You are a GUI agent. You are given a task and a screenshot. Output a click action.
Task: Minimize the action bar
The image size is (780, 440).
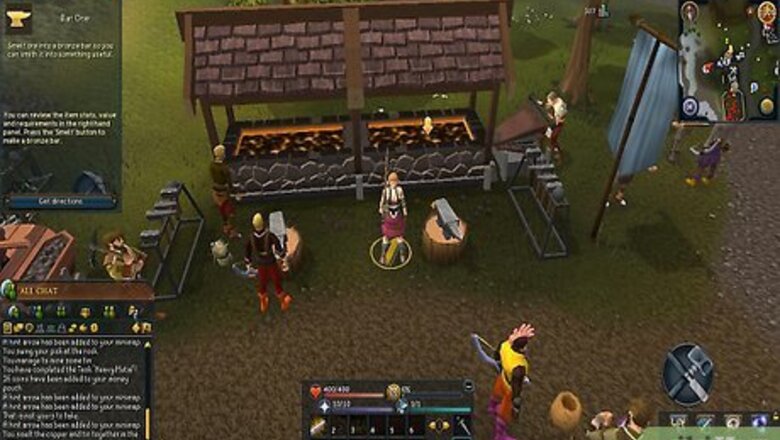468,386
